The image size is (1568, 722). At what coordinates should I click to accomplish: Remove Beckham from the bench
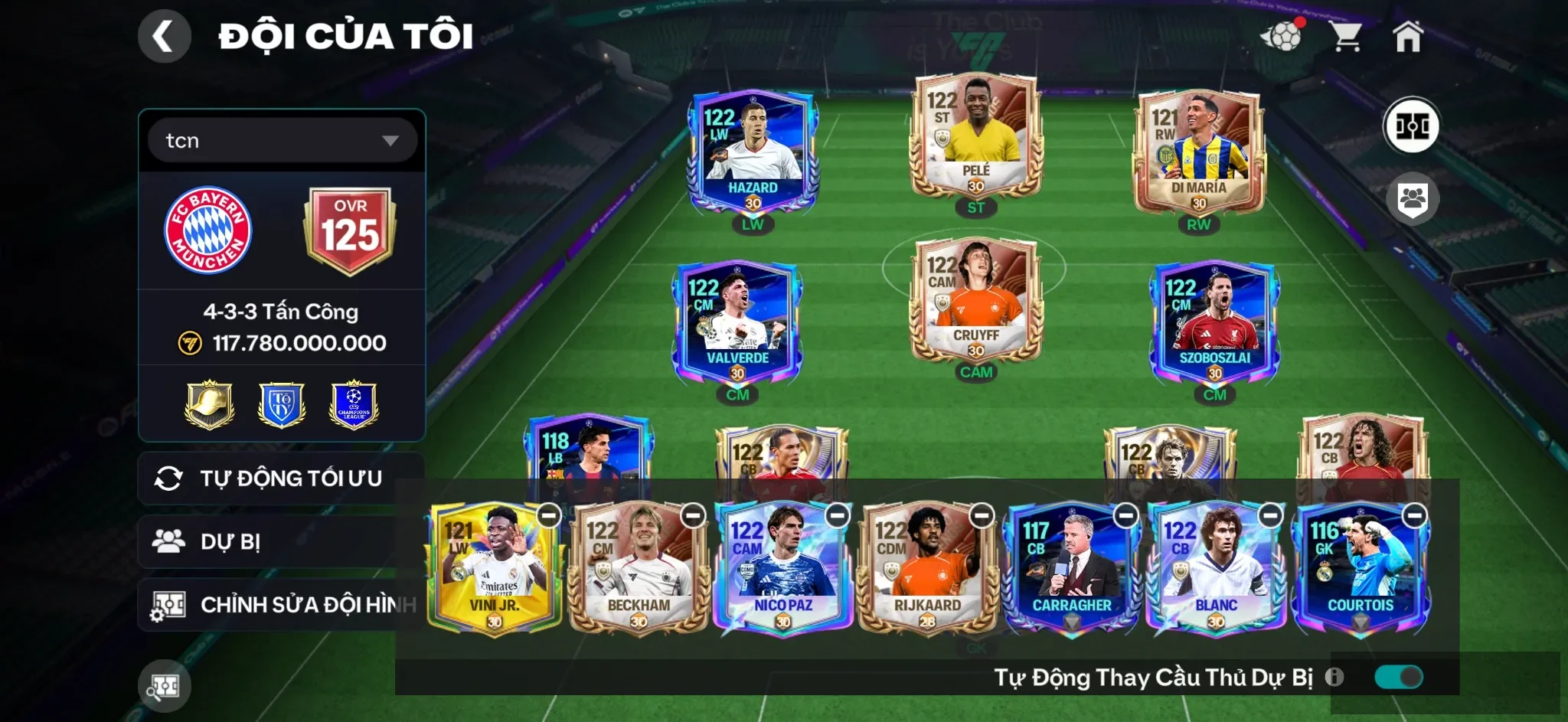coord(694,516)
